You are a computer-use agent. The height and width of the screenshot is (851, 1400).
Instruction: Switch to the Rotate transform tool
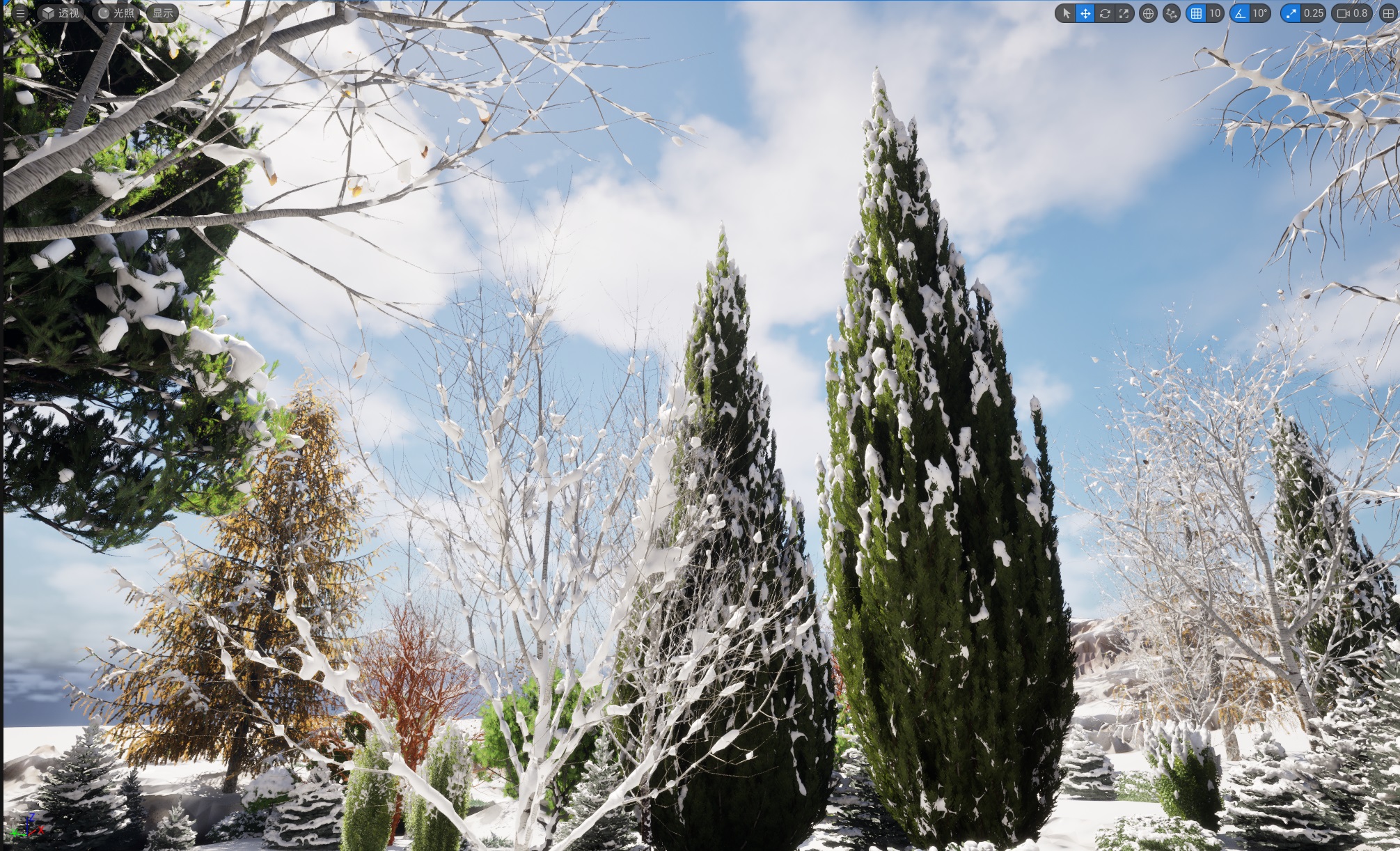pyautogui.click(x=1106, y=13)
